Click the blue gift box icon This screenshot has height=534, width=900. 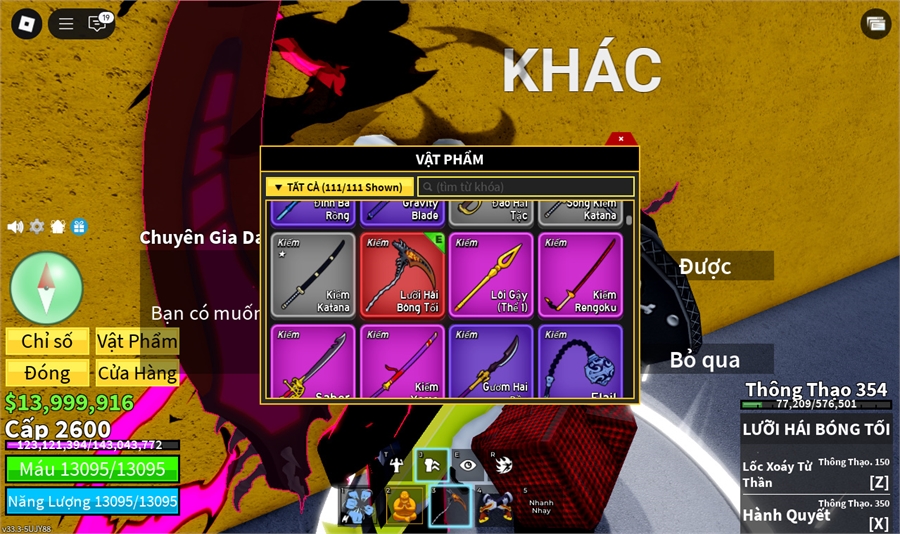point(79,227)
